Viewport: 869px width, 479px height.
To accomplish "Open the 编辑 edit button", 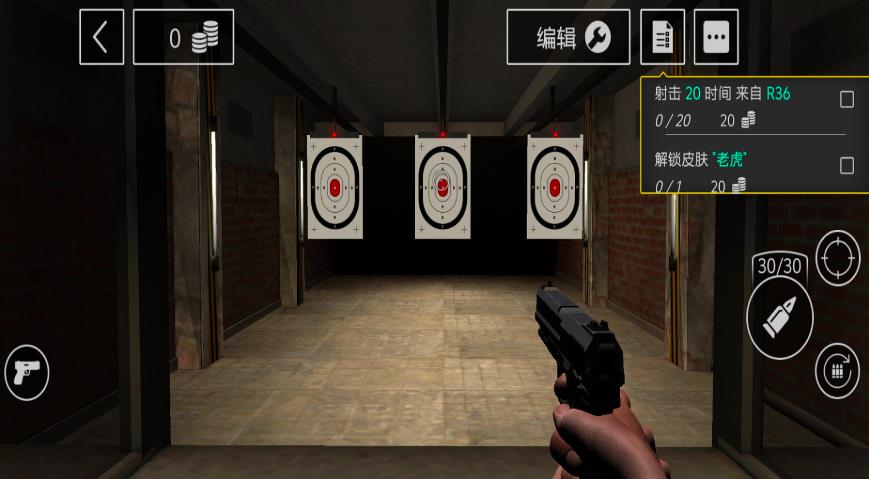I will (568, 38).
